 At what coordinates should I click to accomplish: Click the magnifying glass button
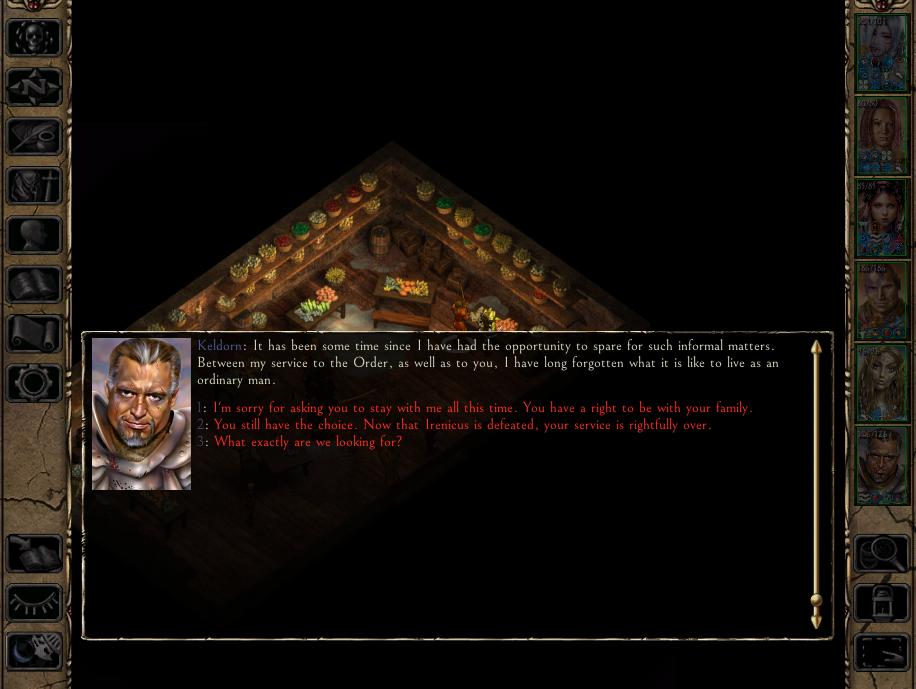click(882, 553)
